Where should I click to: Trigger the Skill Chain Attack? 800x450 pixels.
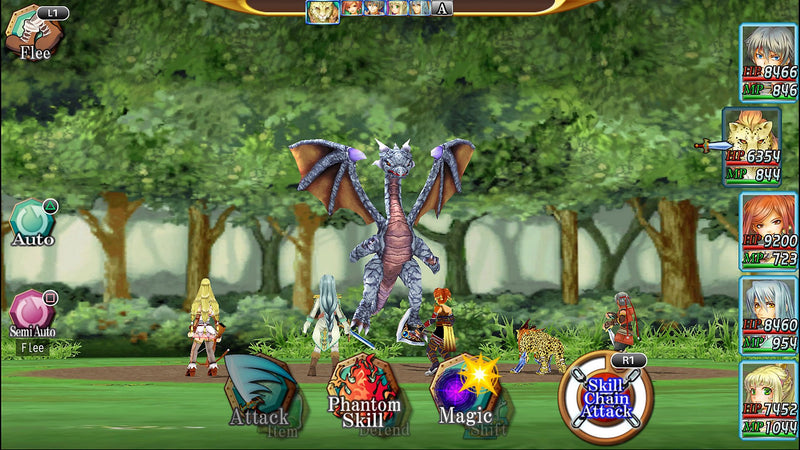(x=606, y=397)
